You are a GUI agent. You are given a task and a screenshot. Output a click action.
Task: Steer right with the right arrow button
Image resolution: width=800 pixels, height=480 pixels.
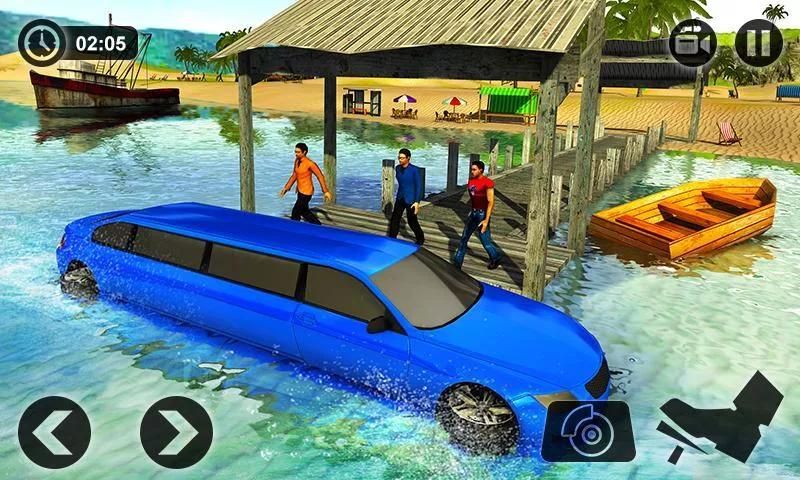point(176,432)
